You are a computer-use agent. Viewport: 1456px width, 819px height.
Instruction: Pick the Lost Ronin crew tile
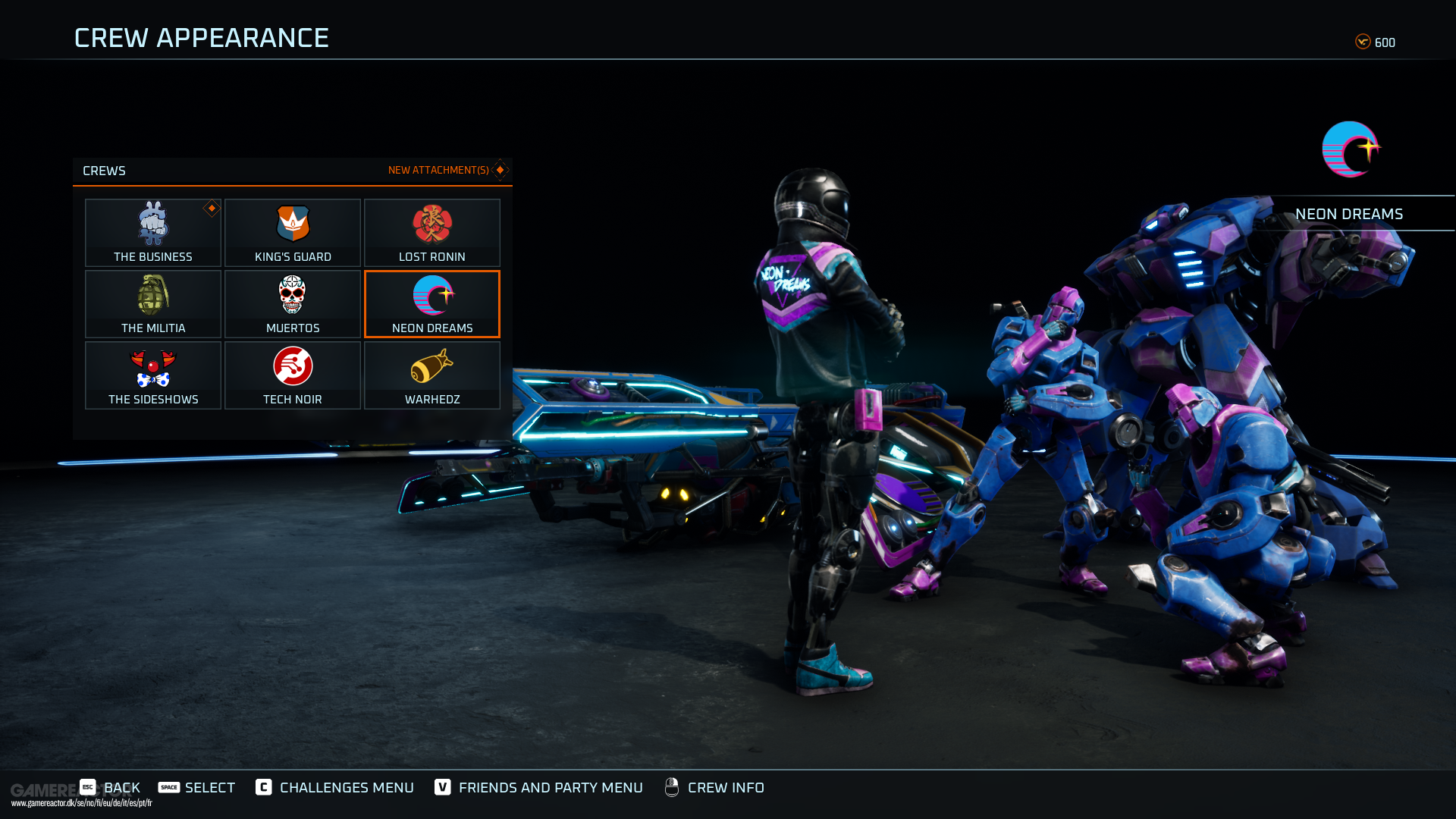[x=432, y=232]
